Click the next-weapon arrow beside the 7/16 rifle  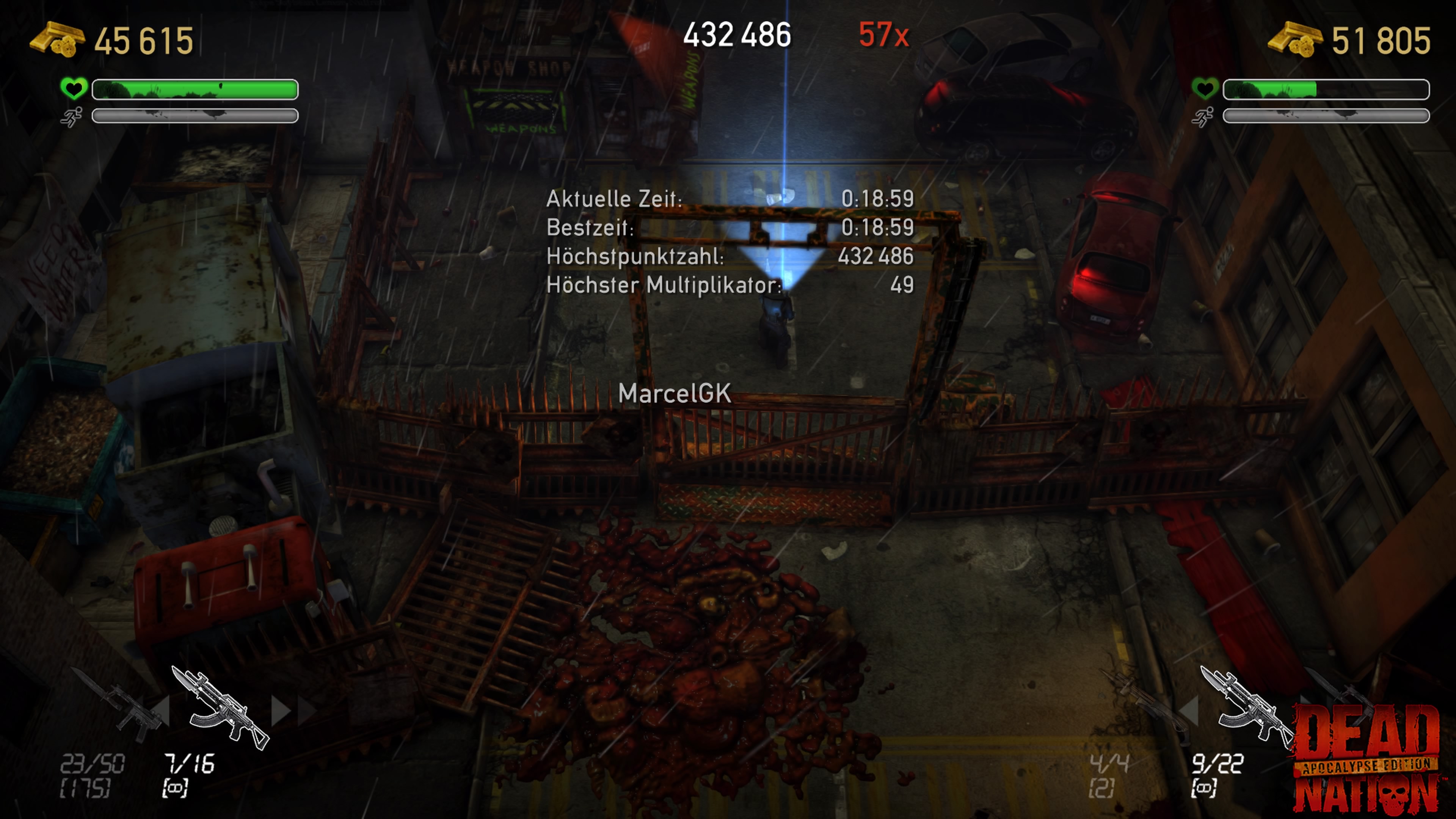point(281,711)
